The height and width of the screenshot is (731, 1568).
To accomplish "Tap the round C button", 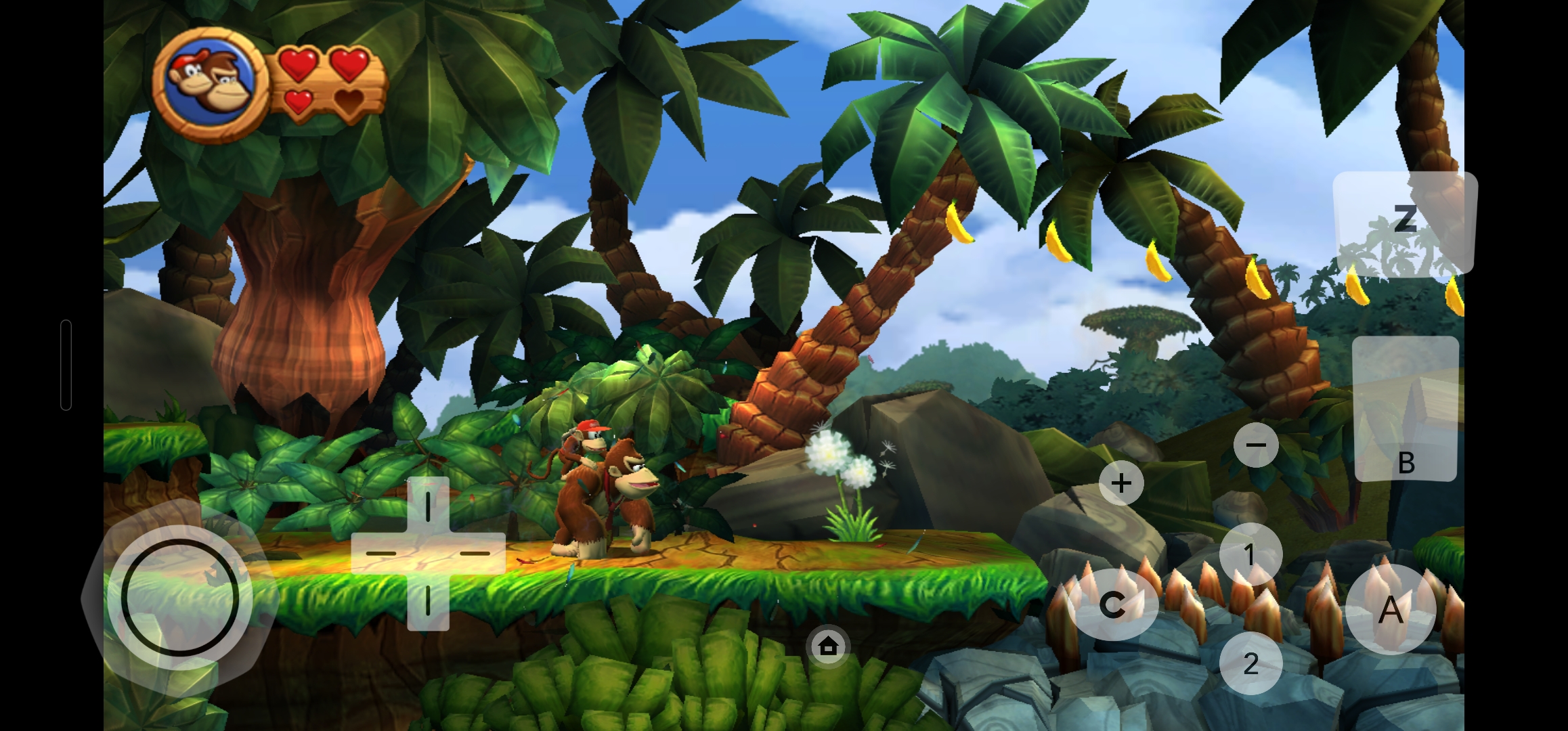I will [1112, 604].
